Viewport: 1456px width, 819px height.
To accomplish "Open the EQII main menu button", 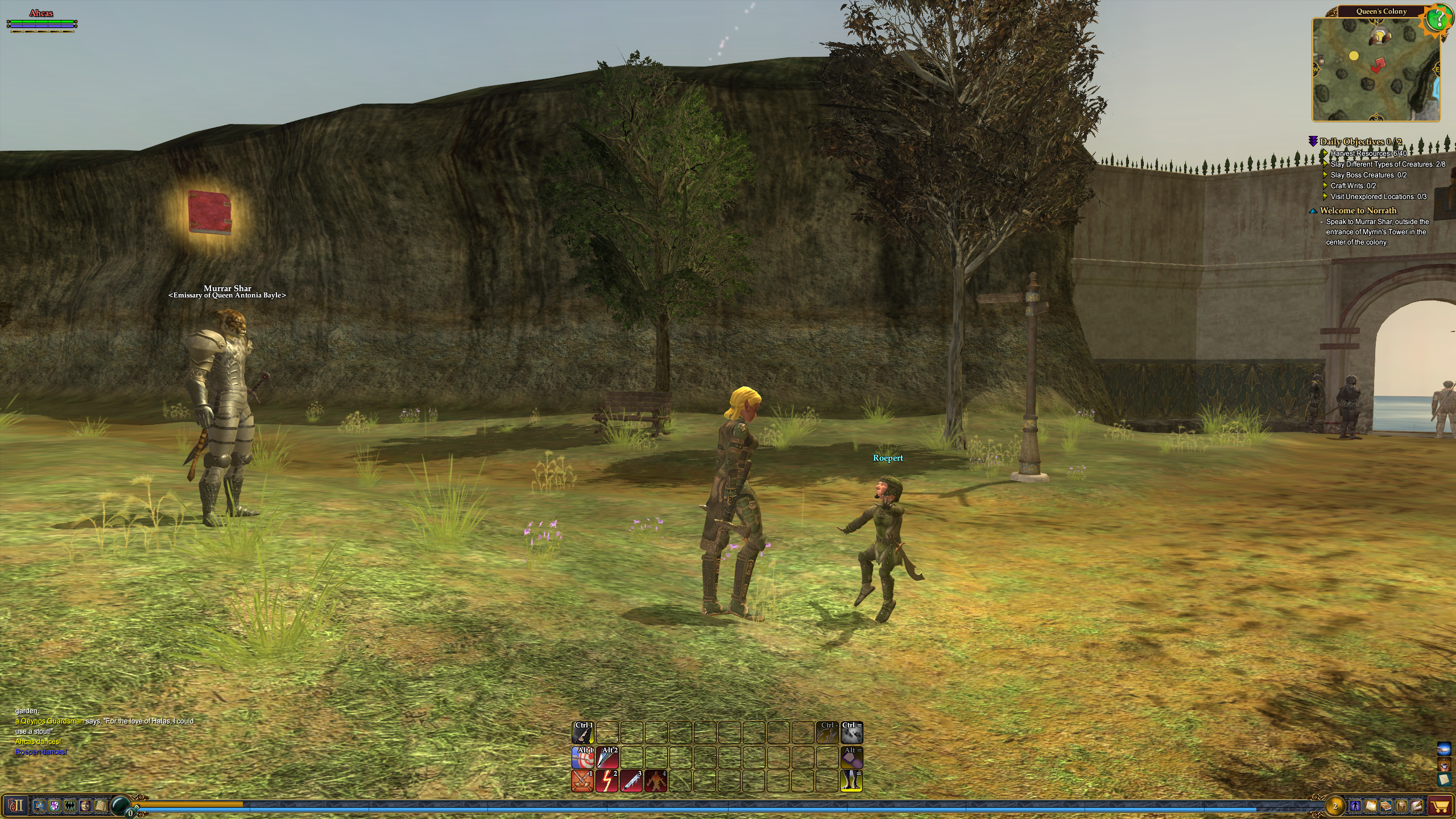I will [15, 805].
